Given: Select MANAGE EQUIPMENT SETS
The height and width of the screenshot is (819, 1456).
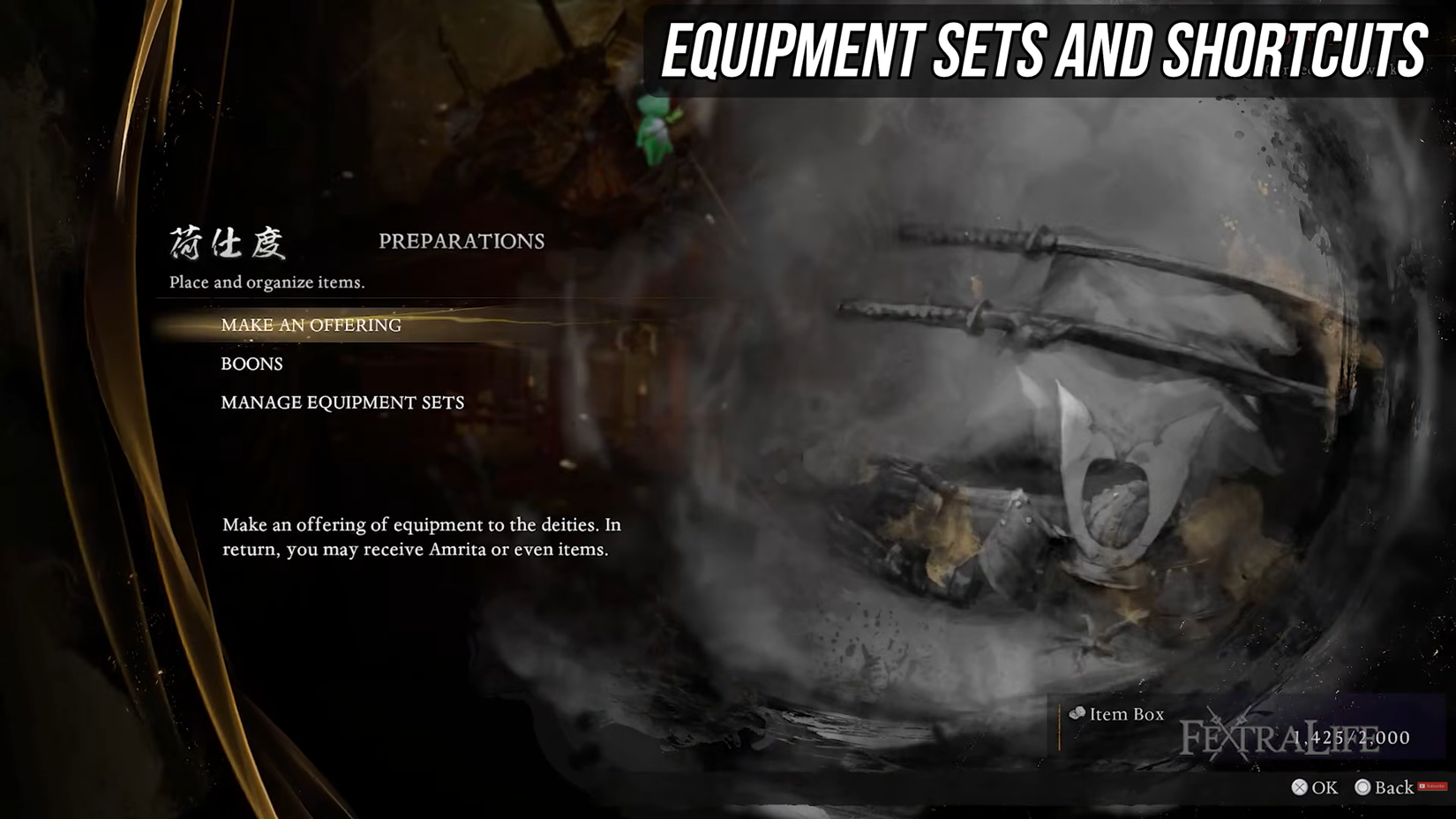Looking at the screenshot, I should tap(343, 403).
